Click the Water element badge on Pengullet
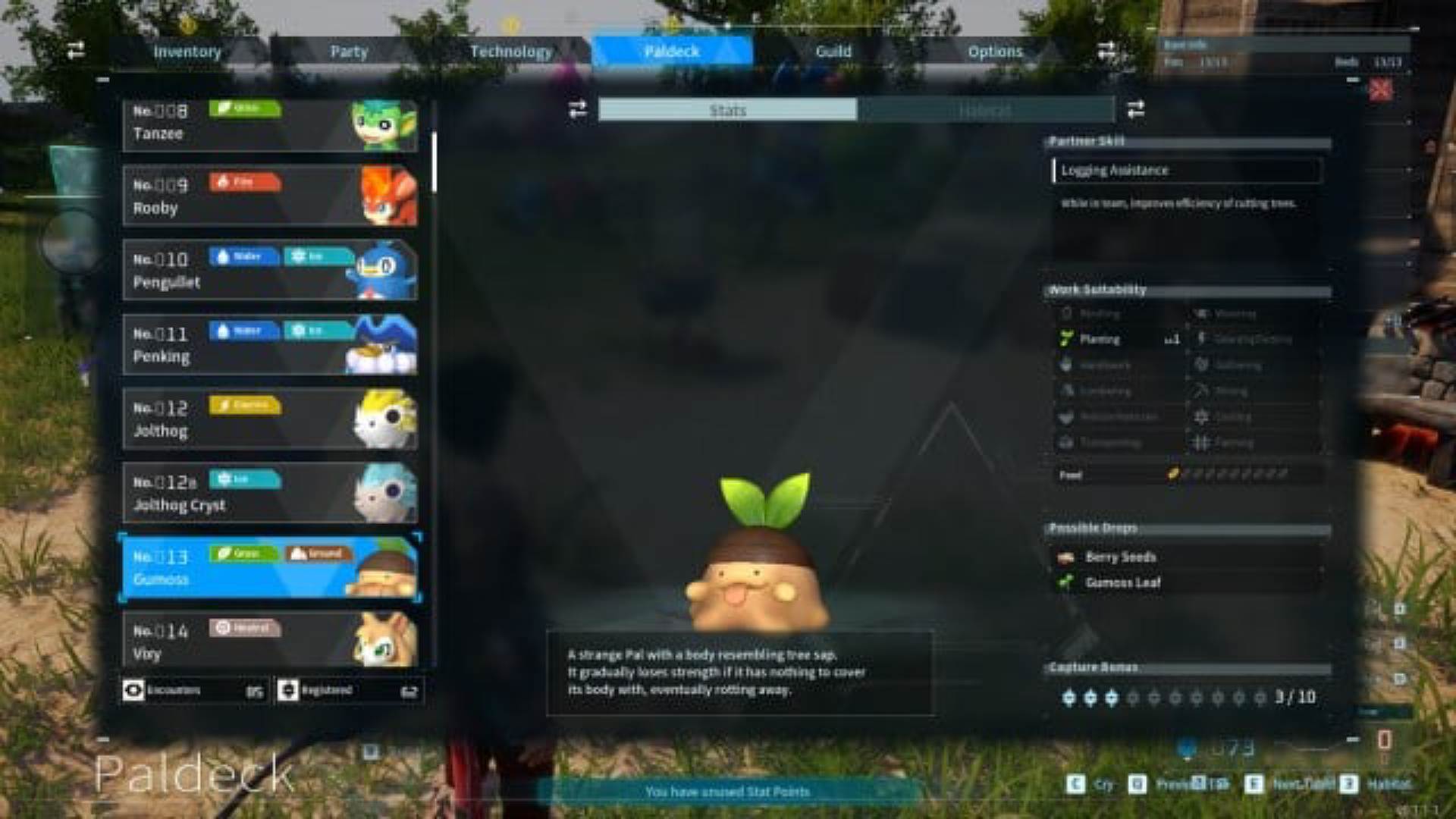This screenshot has height=819, width=1456. [243, 257]
